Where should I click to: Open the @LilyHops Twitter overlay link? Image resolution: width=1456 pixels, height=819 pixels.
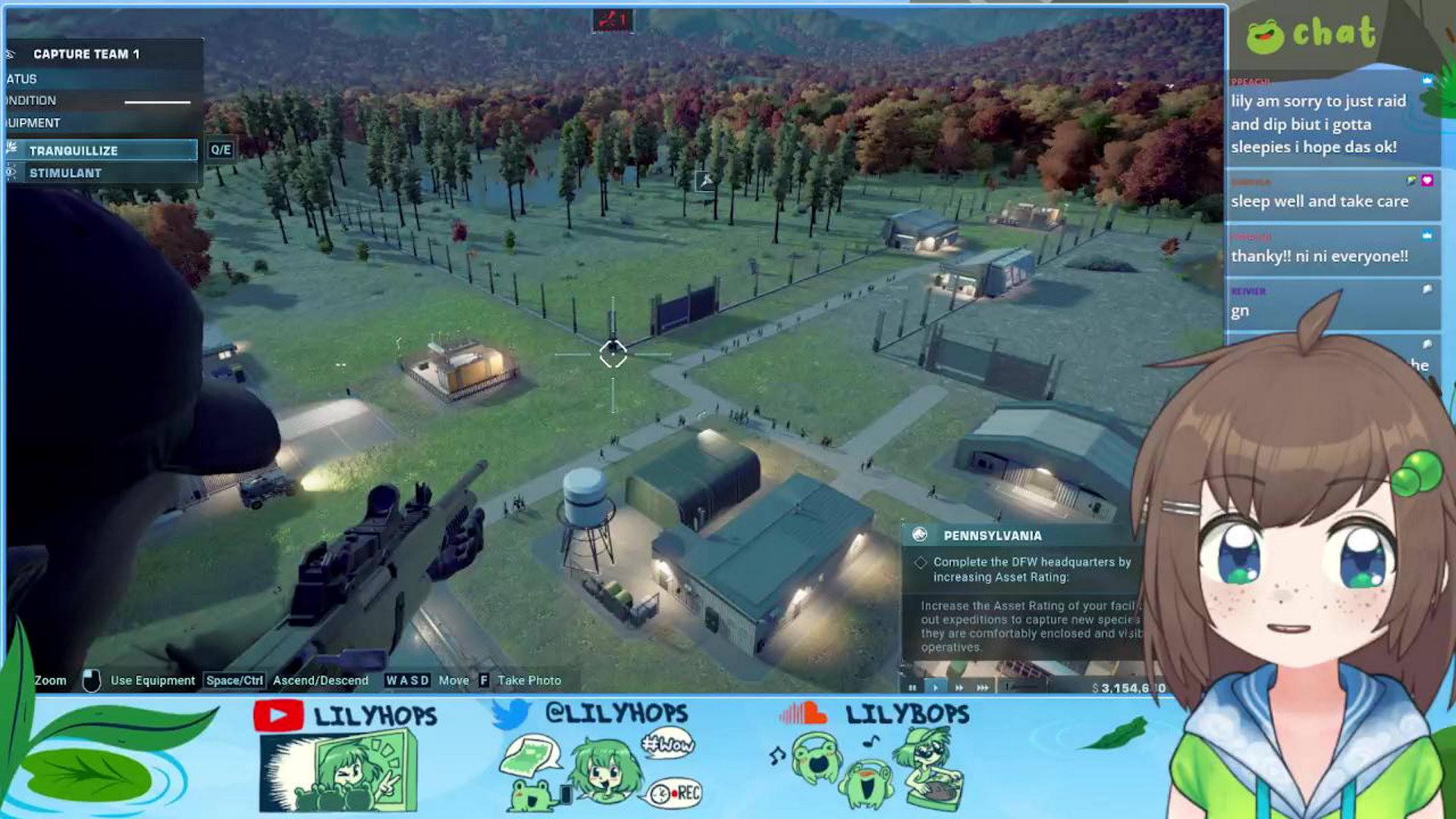[590, 714]
